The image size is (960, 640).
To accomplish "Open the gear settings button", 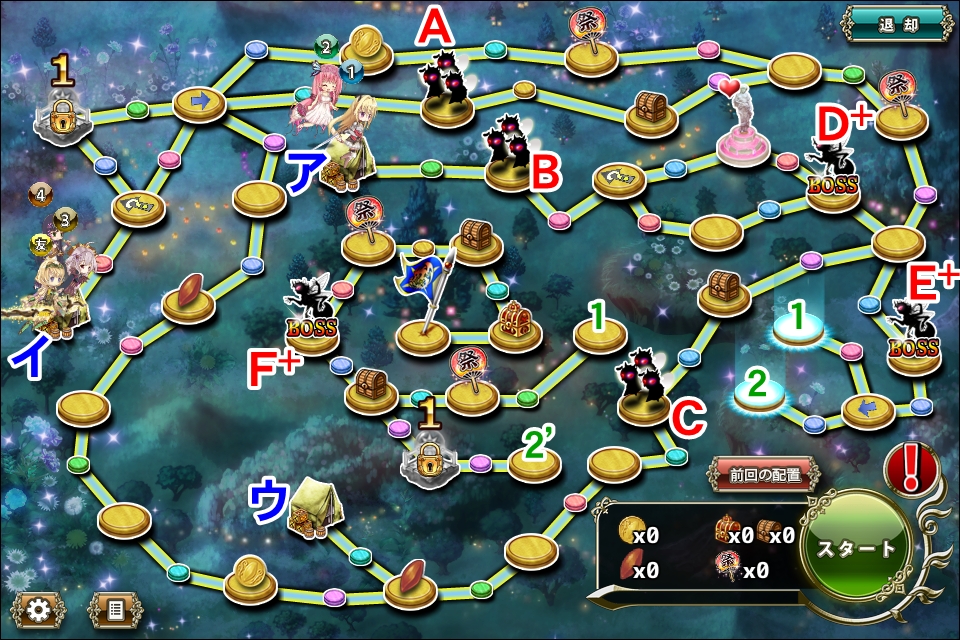I will pos(37,607).
